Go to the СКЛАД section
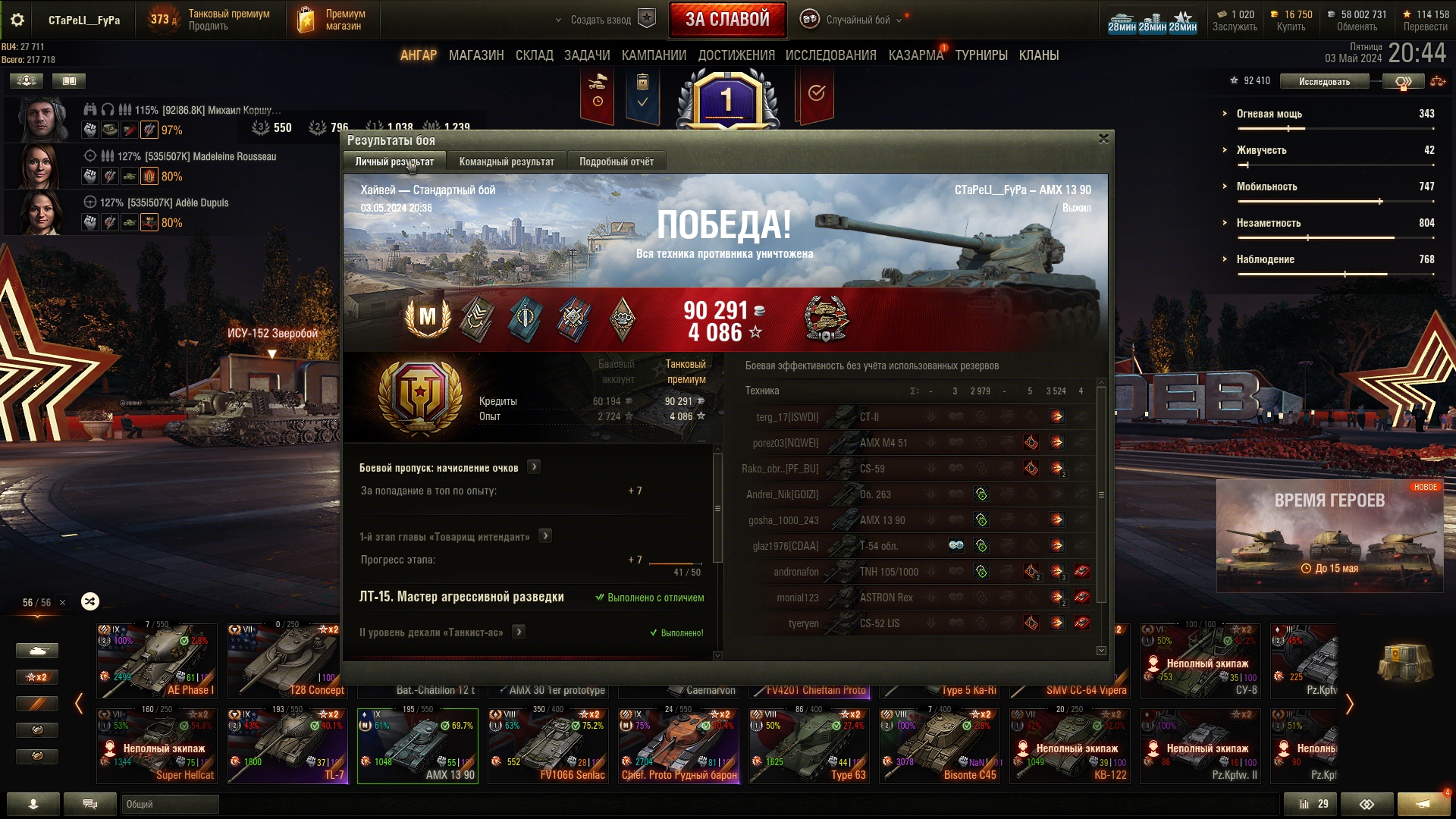Viewport: 1456px width, 819px height. coord(535,55)
